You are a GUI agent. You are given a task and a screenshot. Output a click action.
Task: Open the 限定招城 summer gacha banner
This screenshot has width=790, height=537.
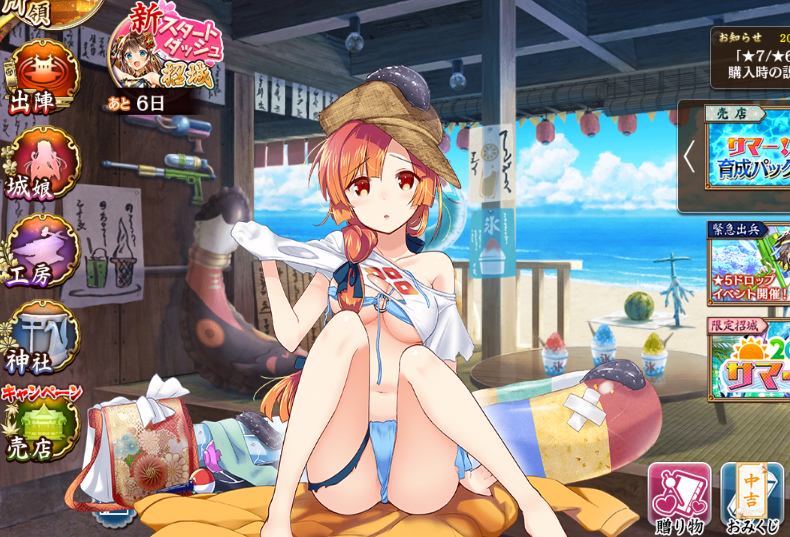coord(748,360)
